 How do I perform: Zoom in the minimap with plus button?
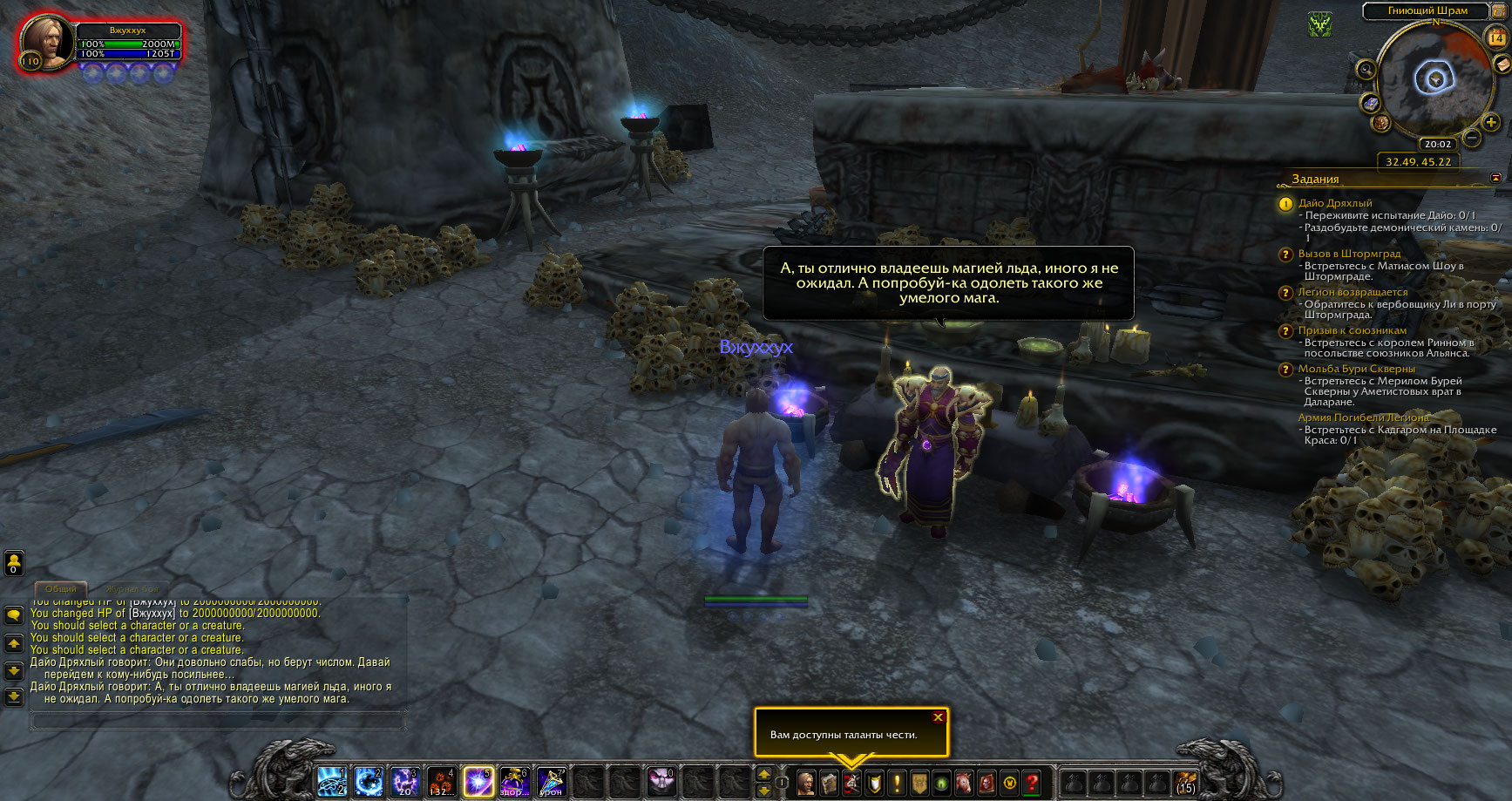(x=1491, y=122)
